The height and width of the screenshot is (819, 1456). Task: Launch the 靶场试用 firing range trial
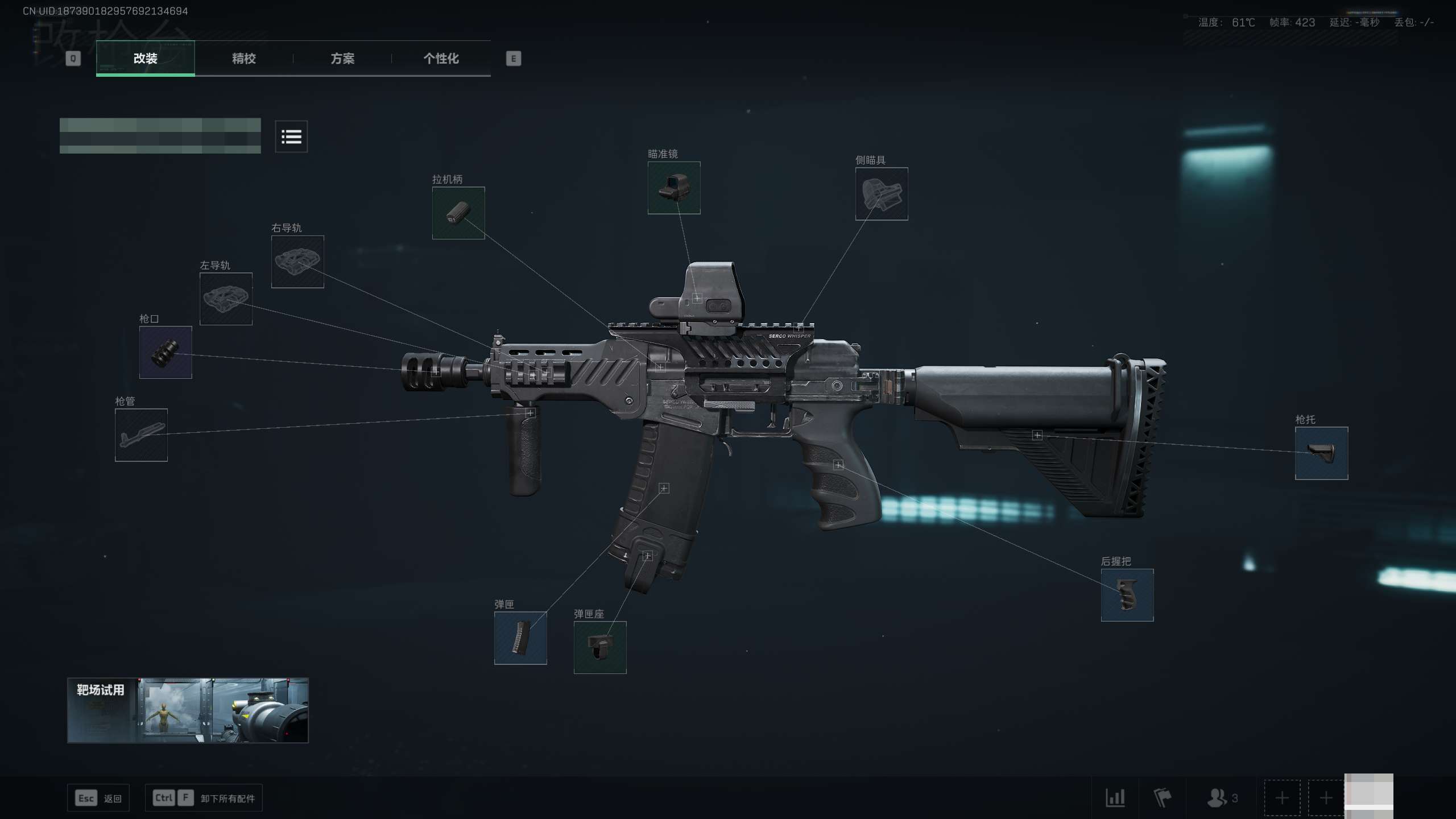pos(188,710)
